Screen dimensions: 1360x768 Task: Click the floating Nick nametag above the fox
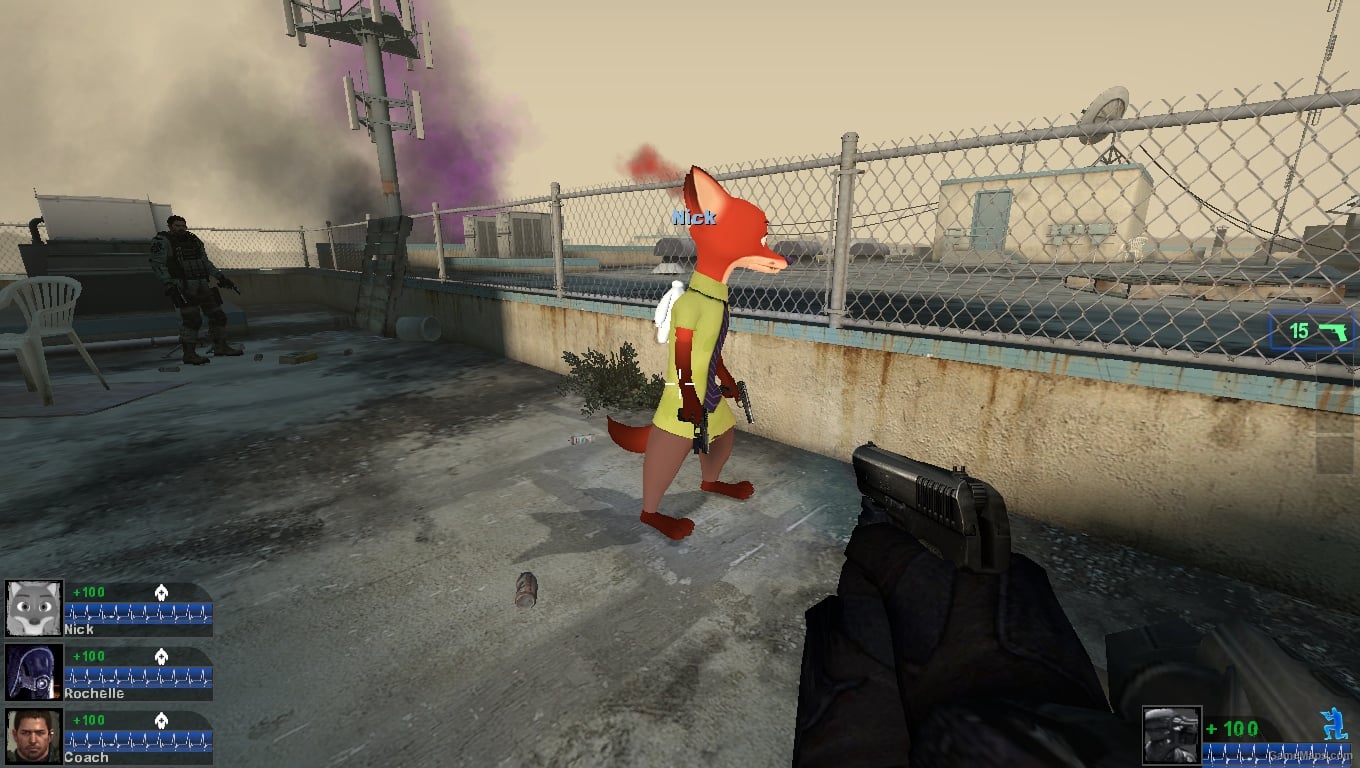tap(694, 218)
